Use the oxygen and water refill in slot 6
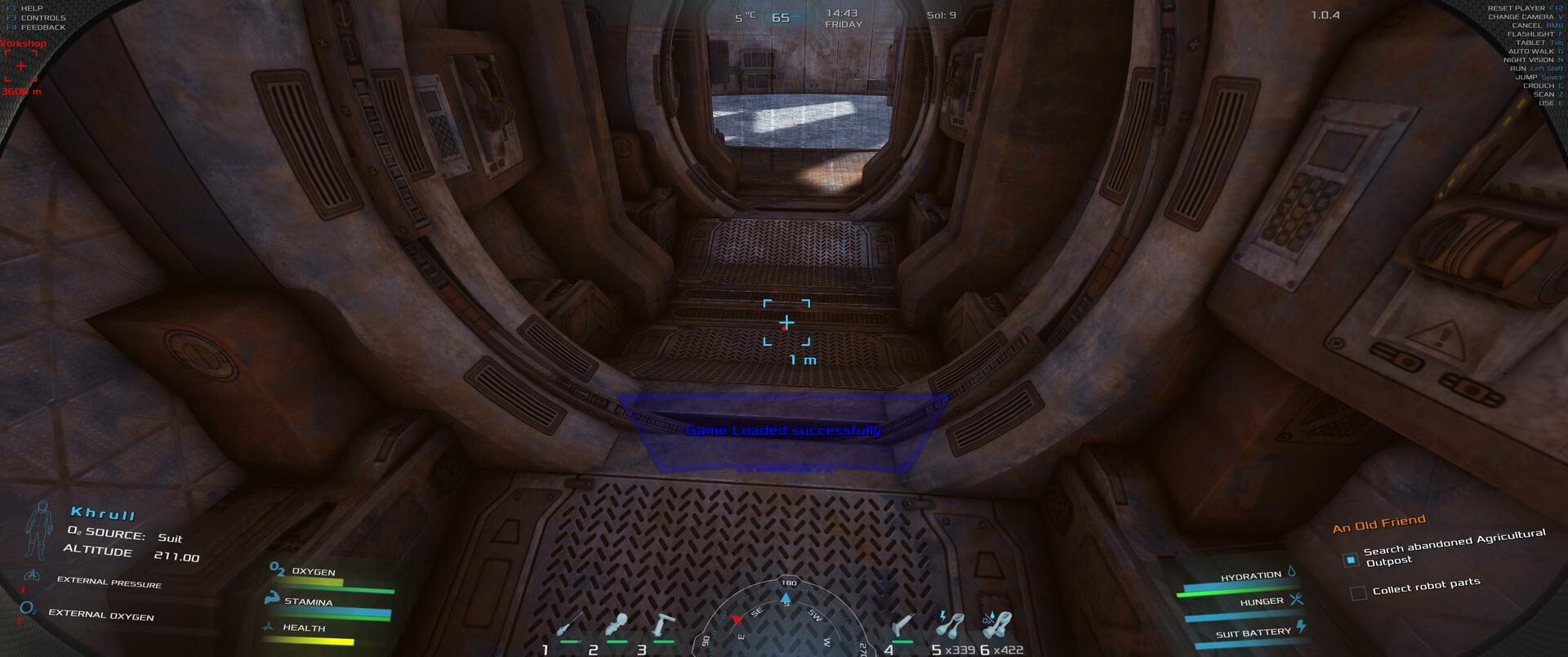 point(998,625)
